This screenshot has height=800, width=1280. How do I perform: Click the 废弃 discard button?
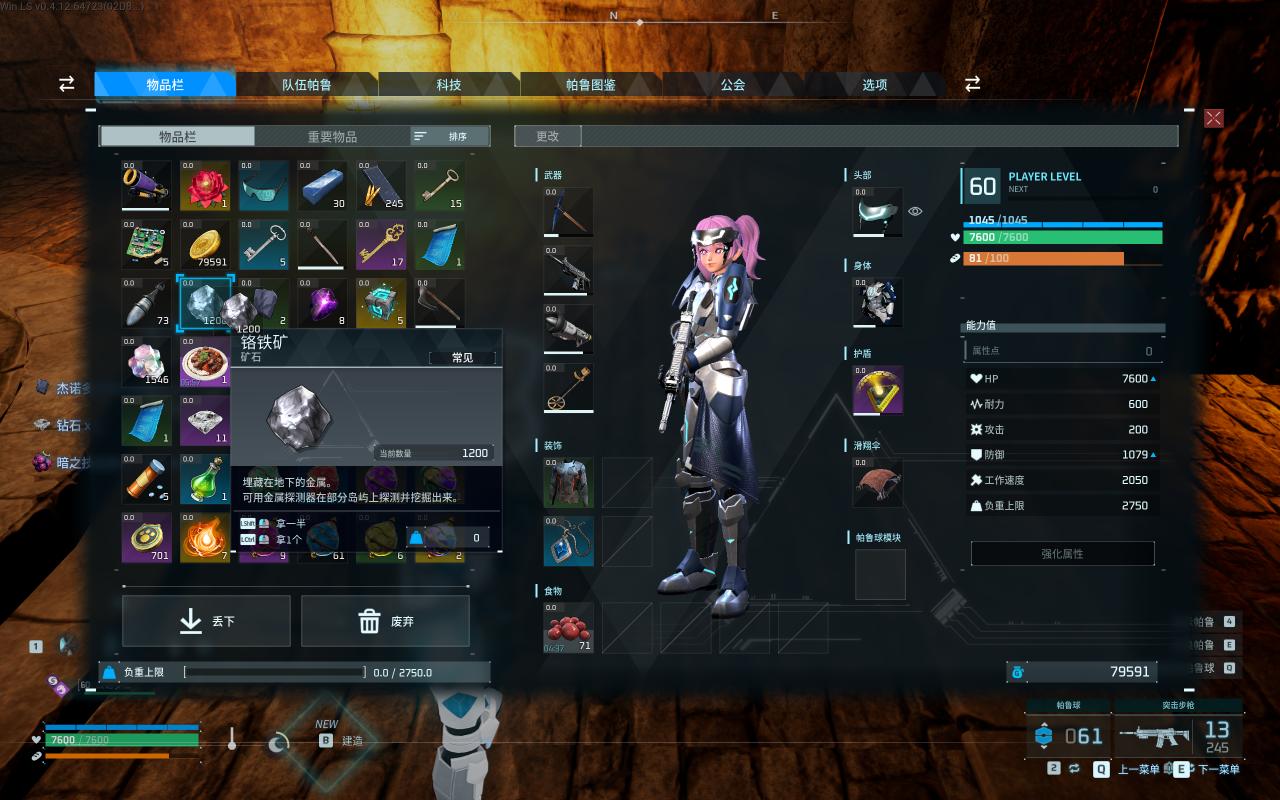pyautogui.click(x=385, y=621)
